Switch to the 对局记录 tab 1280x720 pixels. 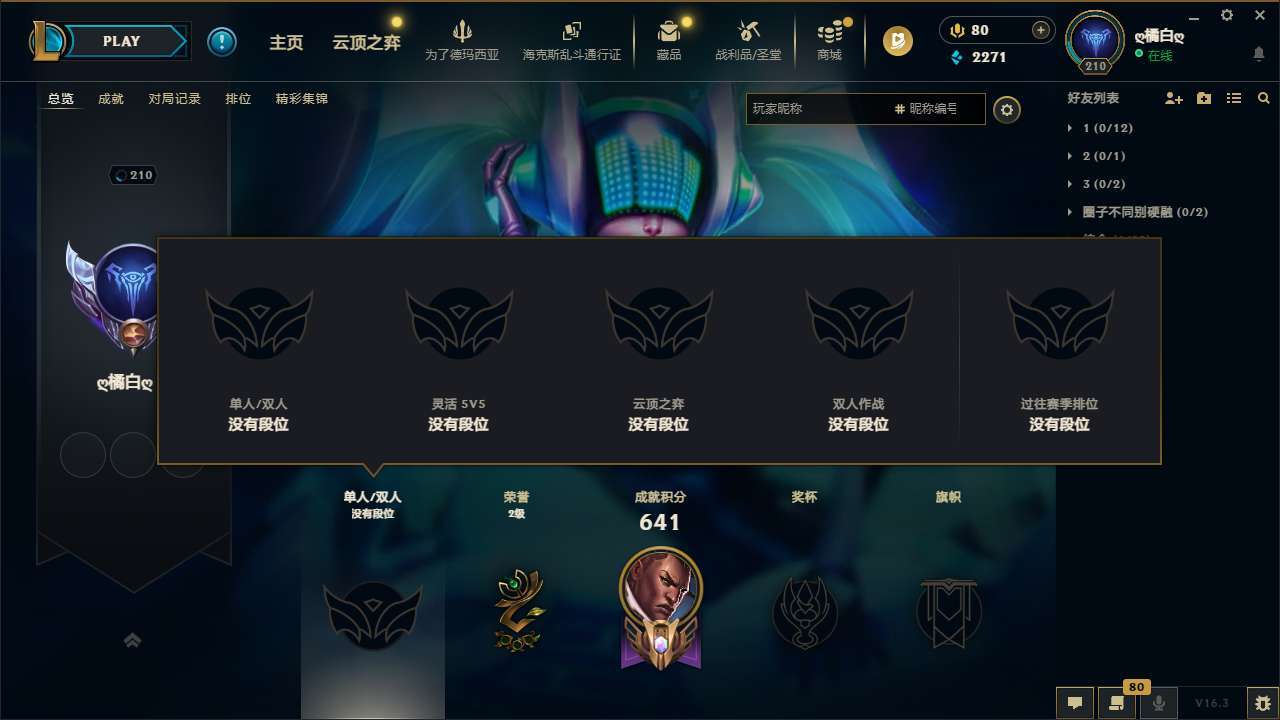[175, 99]
